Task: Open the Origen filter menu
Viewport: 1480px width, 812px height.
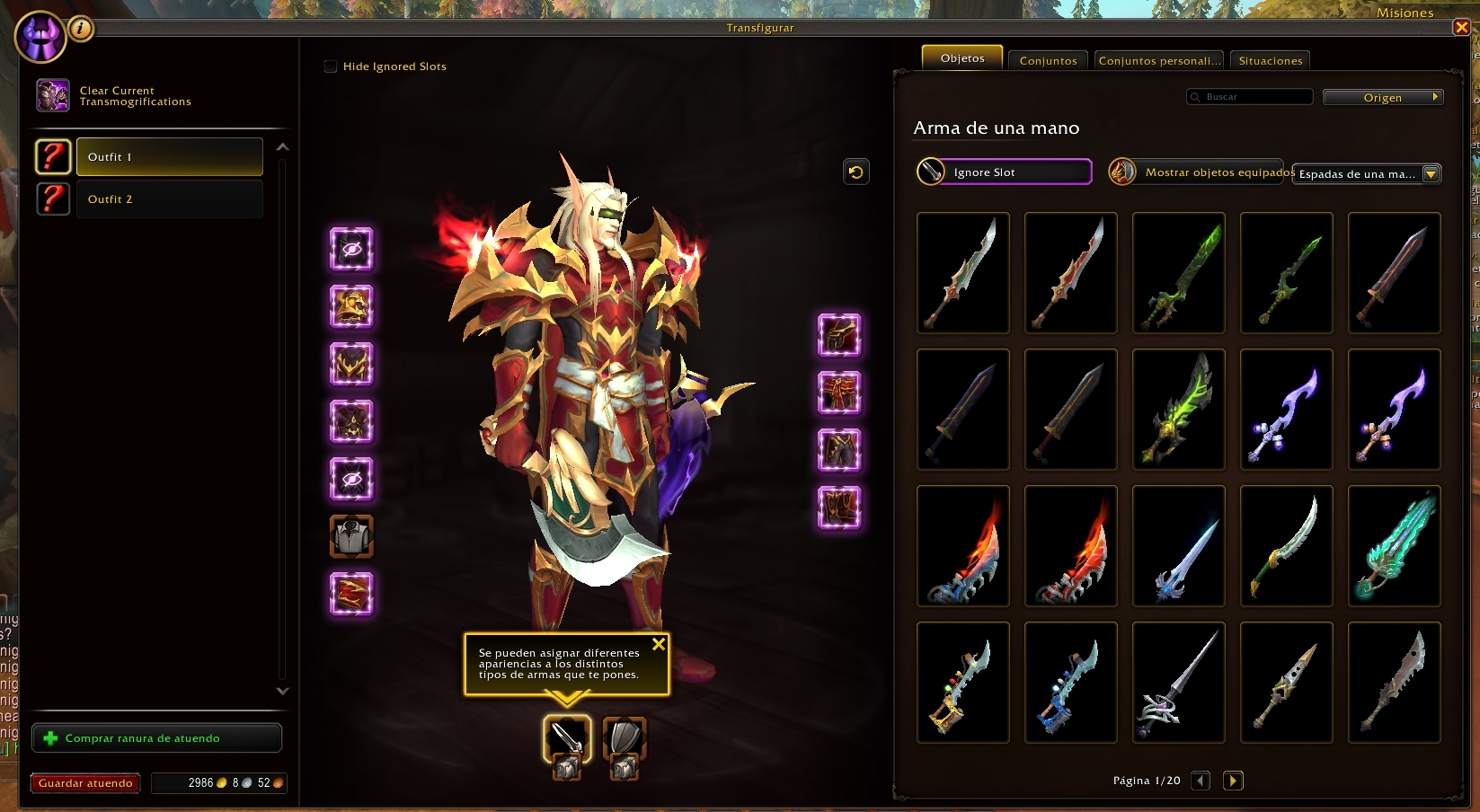Action: click(x=1383, y=97)
